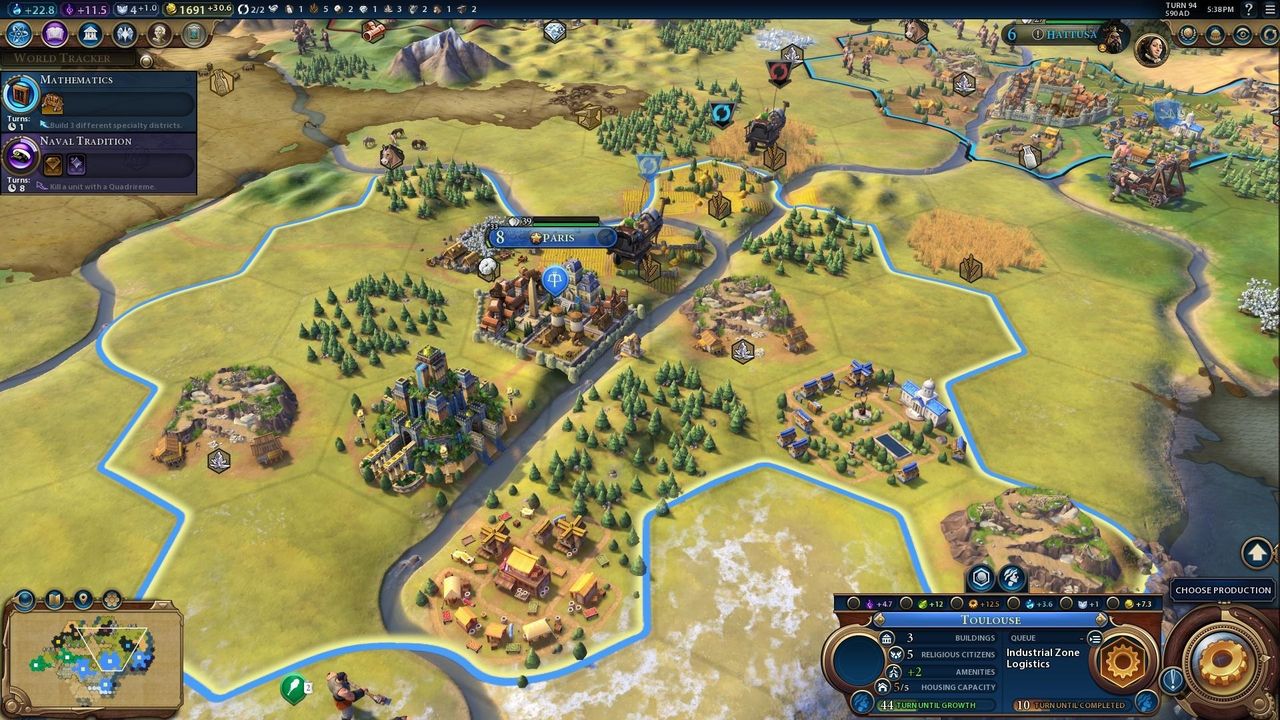Open the religion screen (winged icon)

point(124,34)
